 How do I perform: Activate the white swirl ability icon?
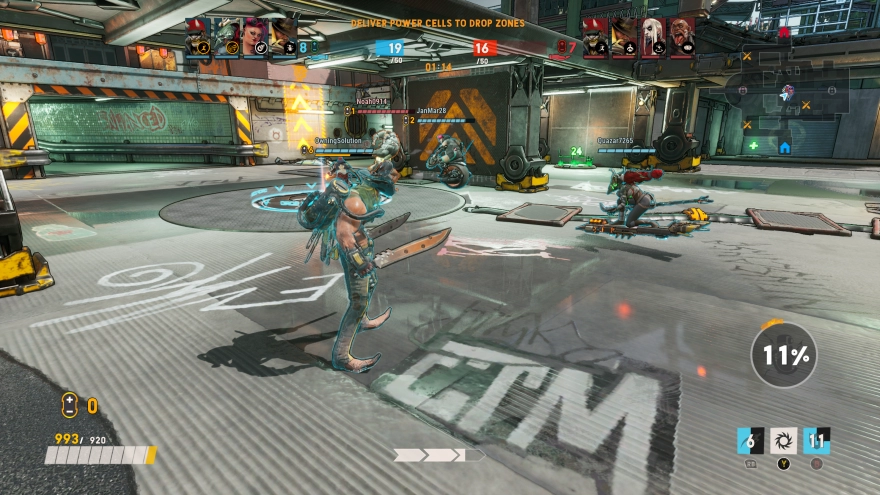point(784,440)
